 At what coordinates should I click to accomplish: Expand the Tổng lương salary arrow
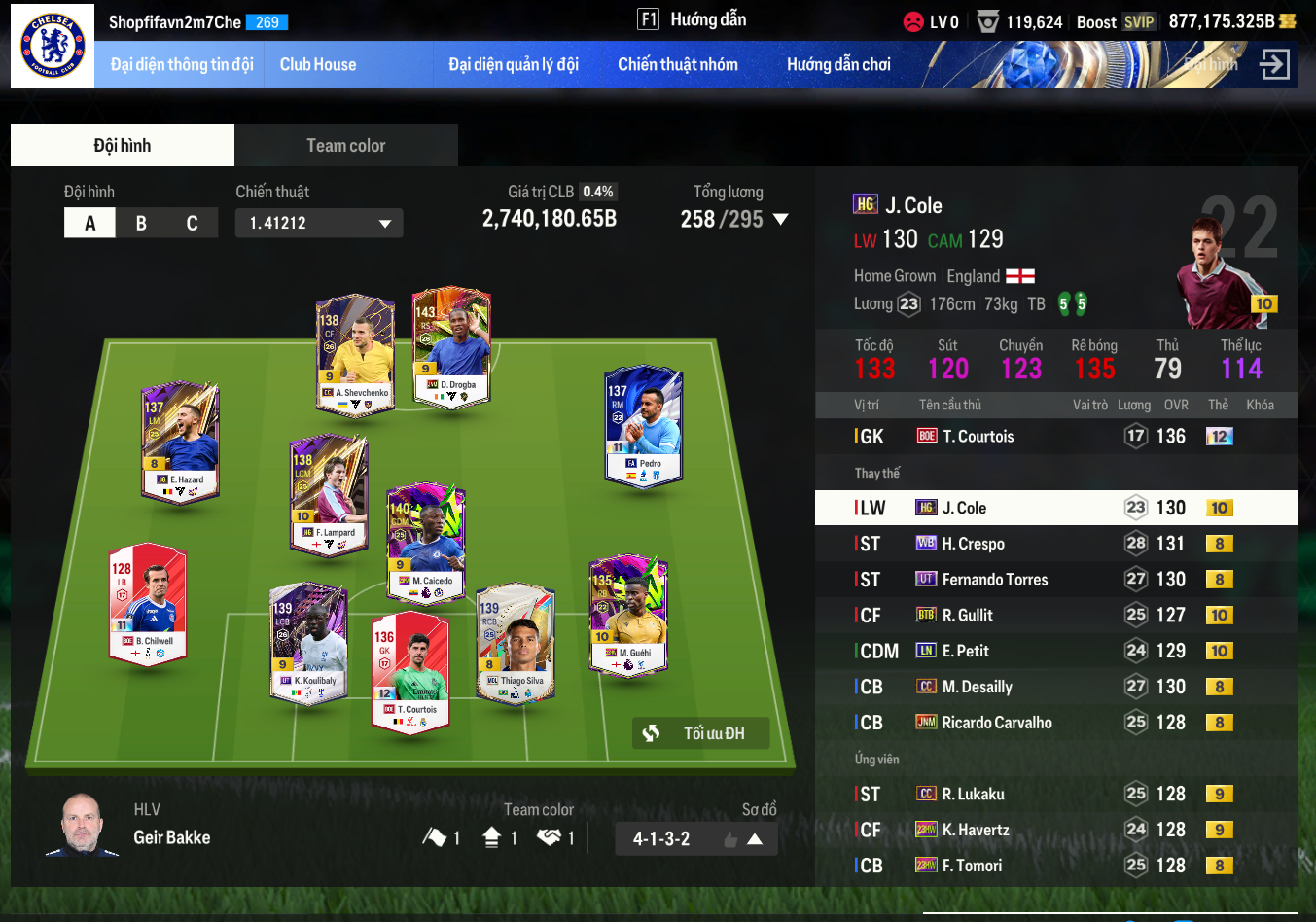tap(780, 220)
